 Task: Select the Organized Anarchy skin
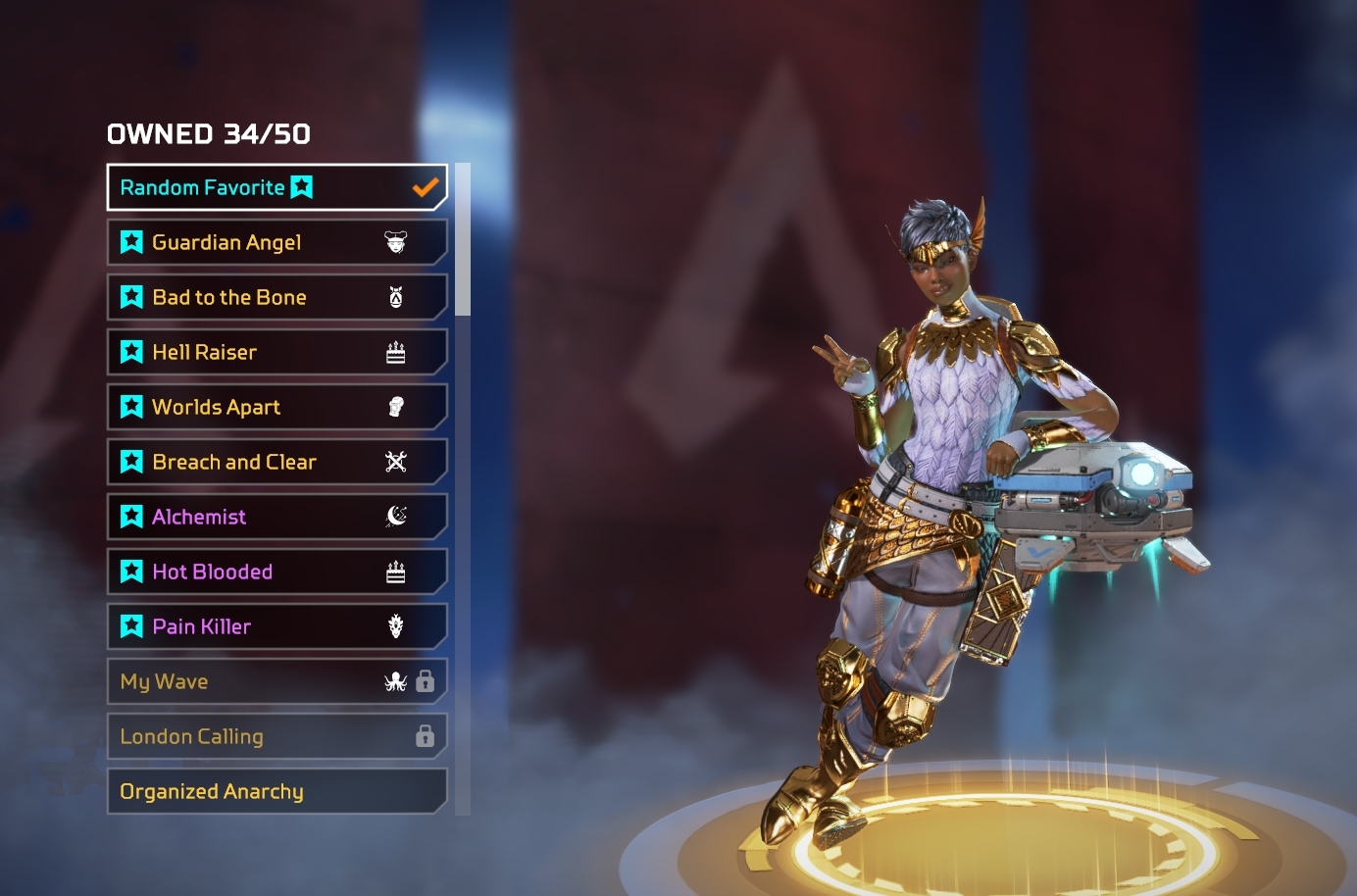click(275, 791)
